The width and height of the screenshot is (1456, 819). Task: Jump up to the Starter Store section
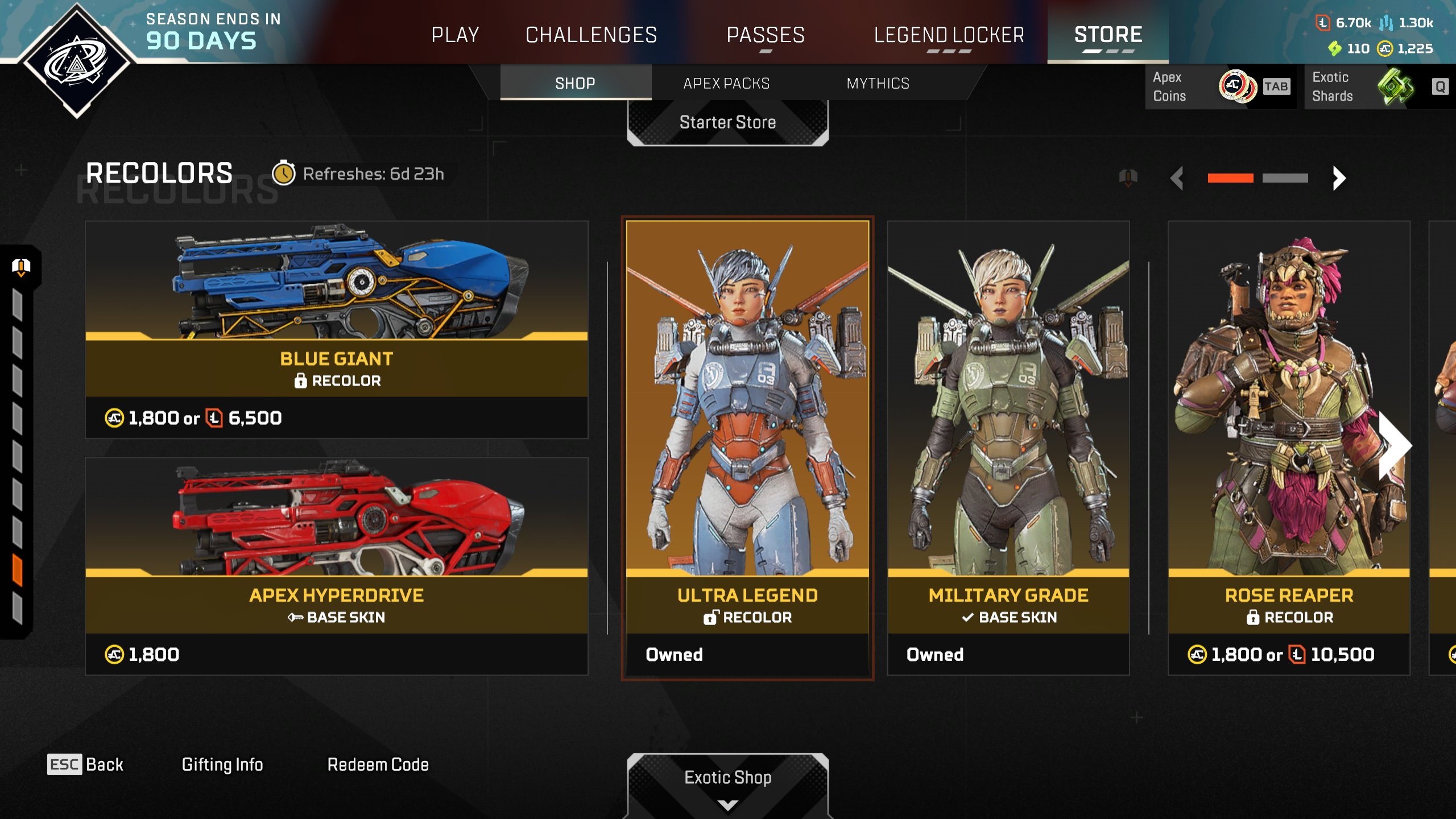[x=727, y=122]
